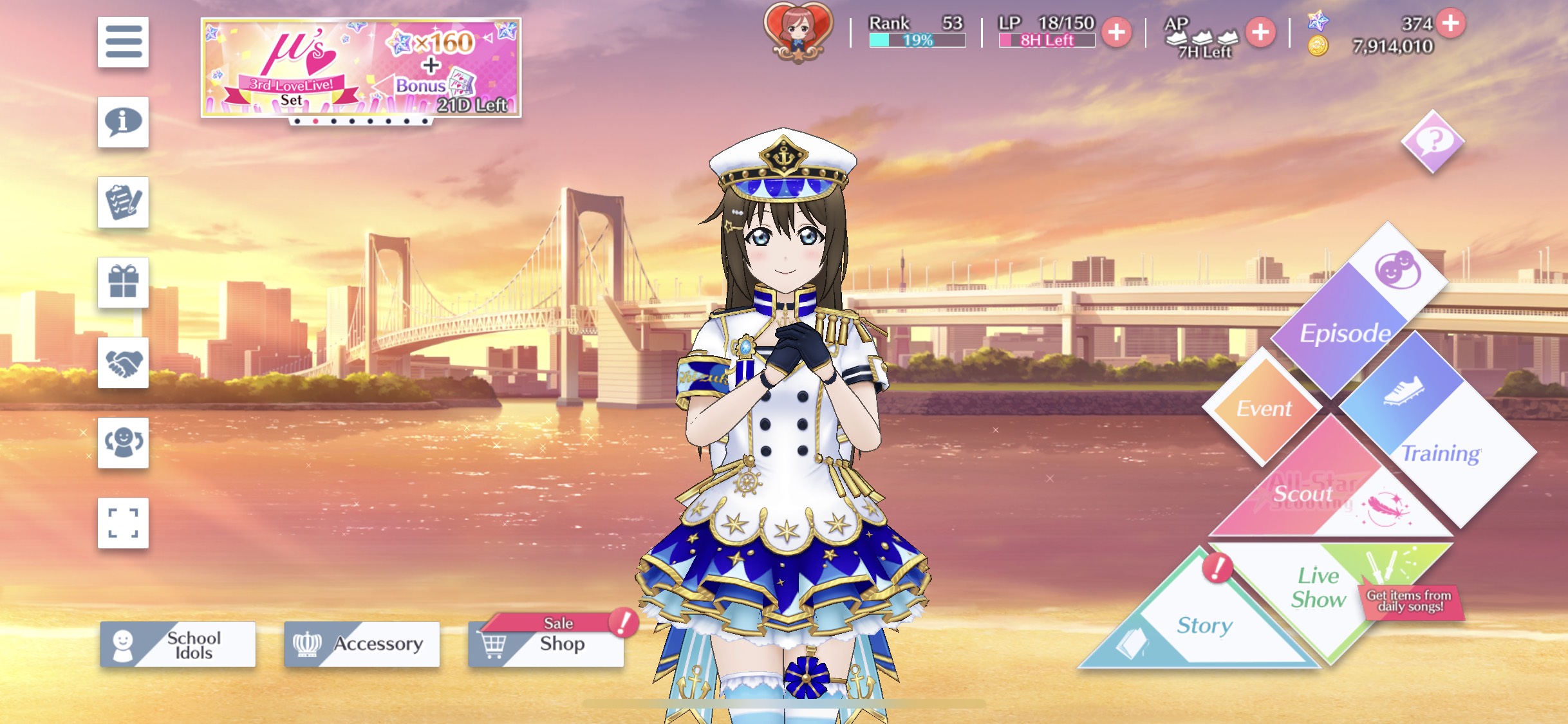Open the Scout gacha
The image size is (1568, 724).
point(1313,496)
